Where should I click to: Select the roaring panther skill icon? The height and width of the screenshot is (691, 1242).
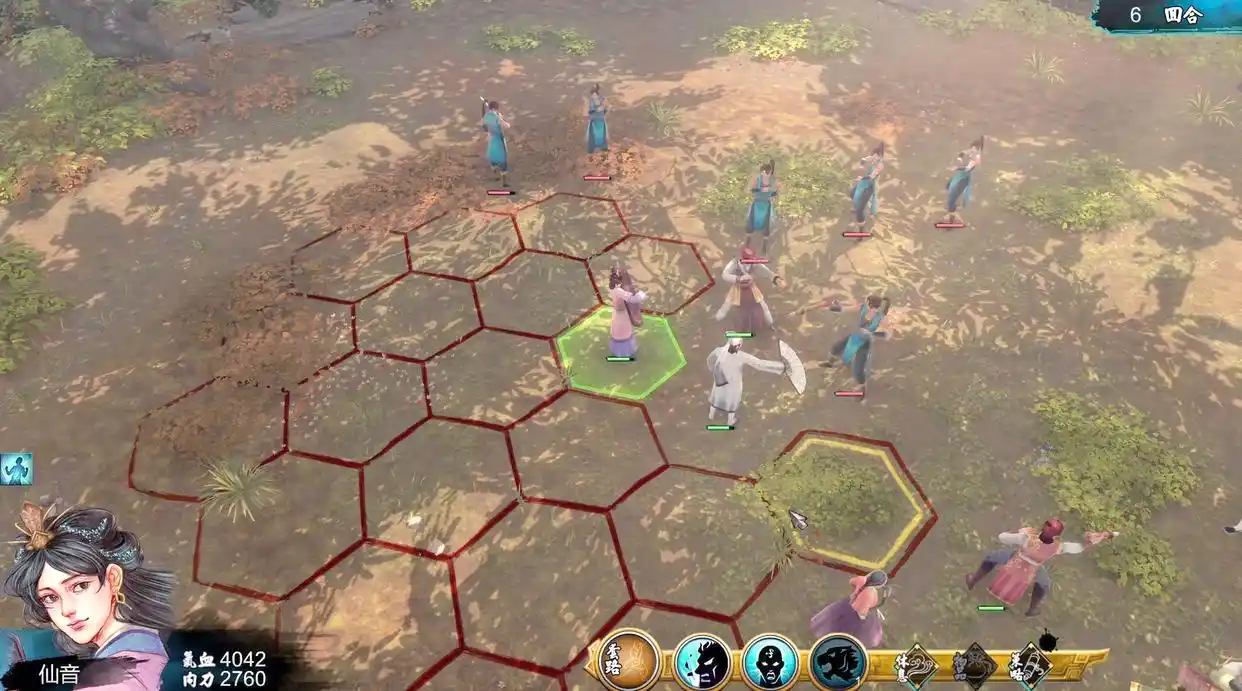click(838, 662)
